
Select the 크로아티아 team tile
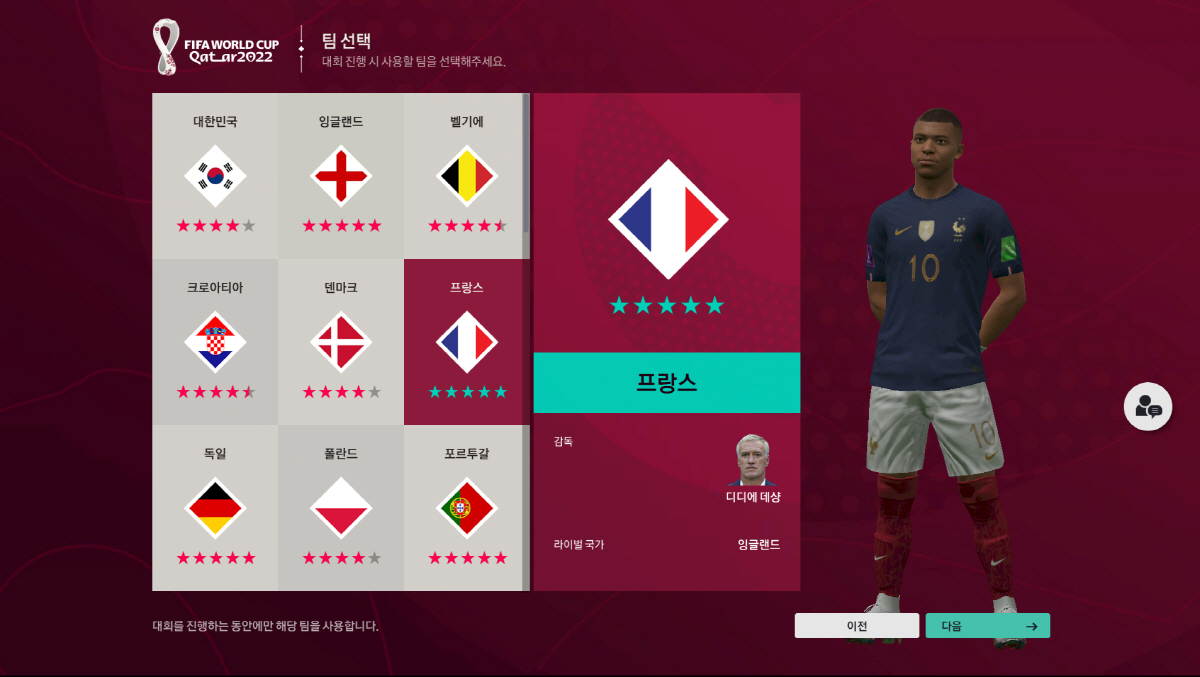[x=215, y=342]
